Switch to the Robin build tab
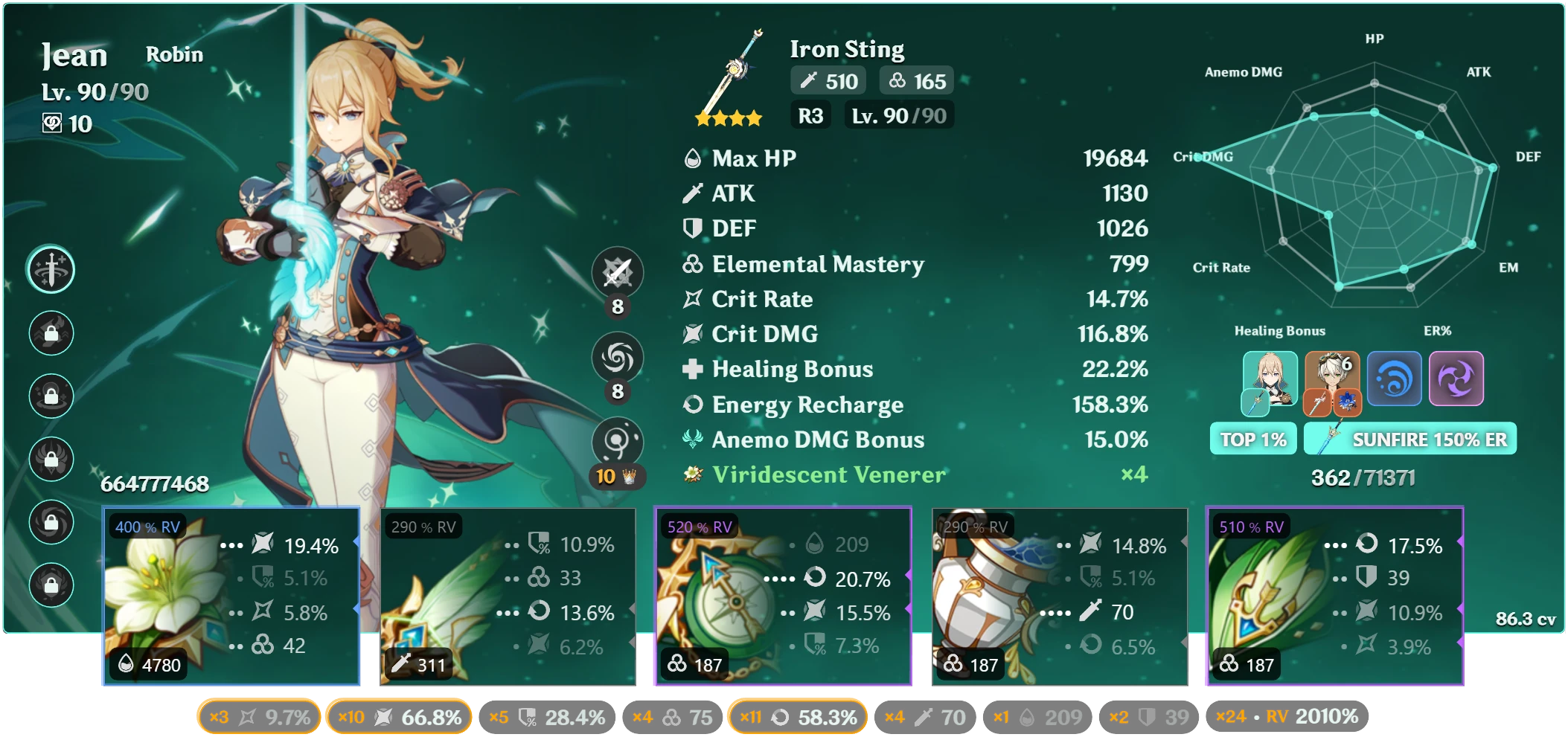This screenshot has width=1568, height=740. tap(174, 54)
